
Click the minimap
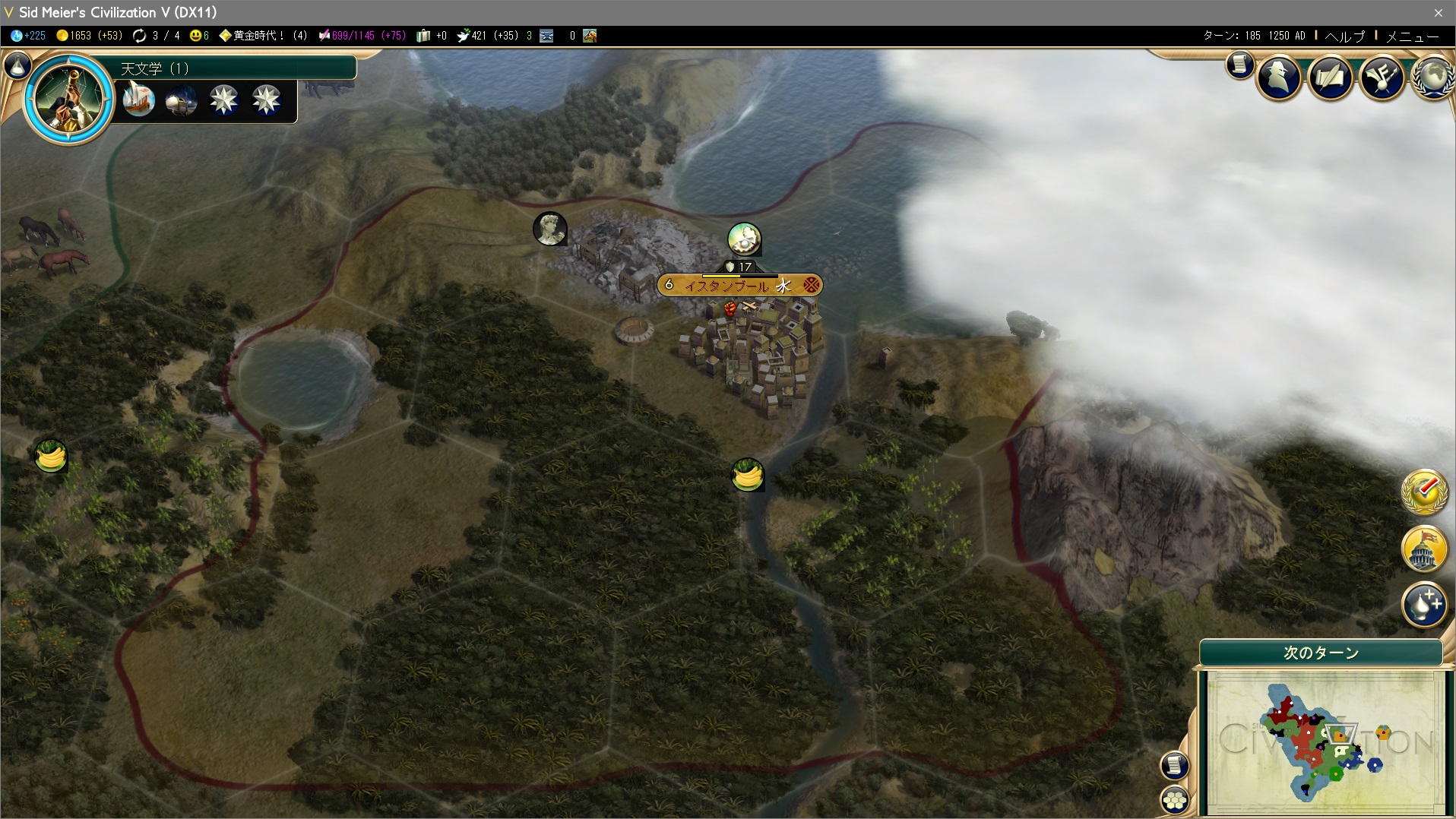(1325, 739)
